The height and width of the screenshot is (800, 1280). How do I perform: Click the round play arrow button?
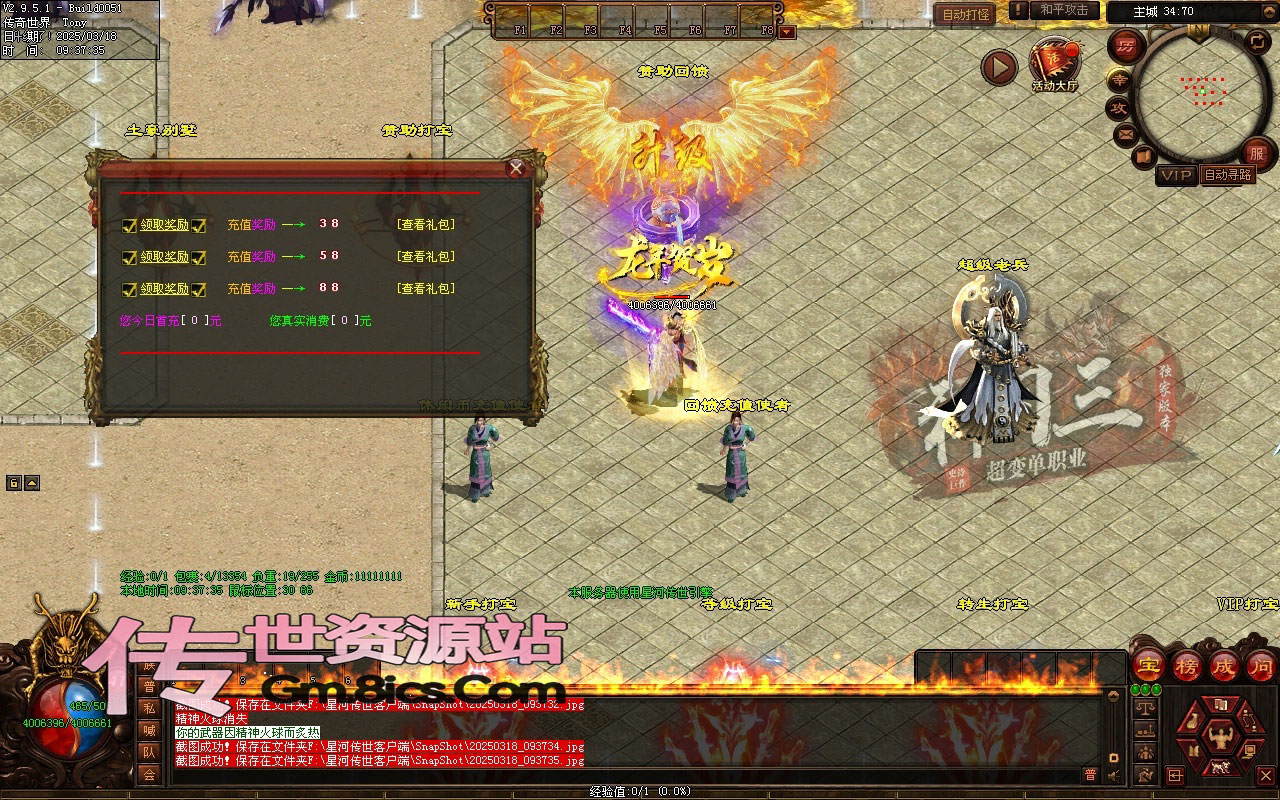click(x=998, y=67)
